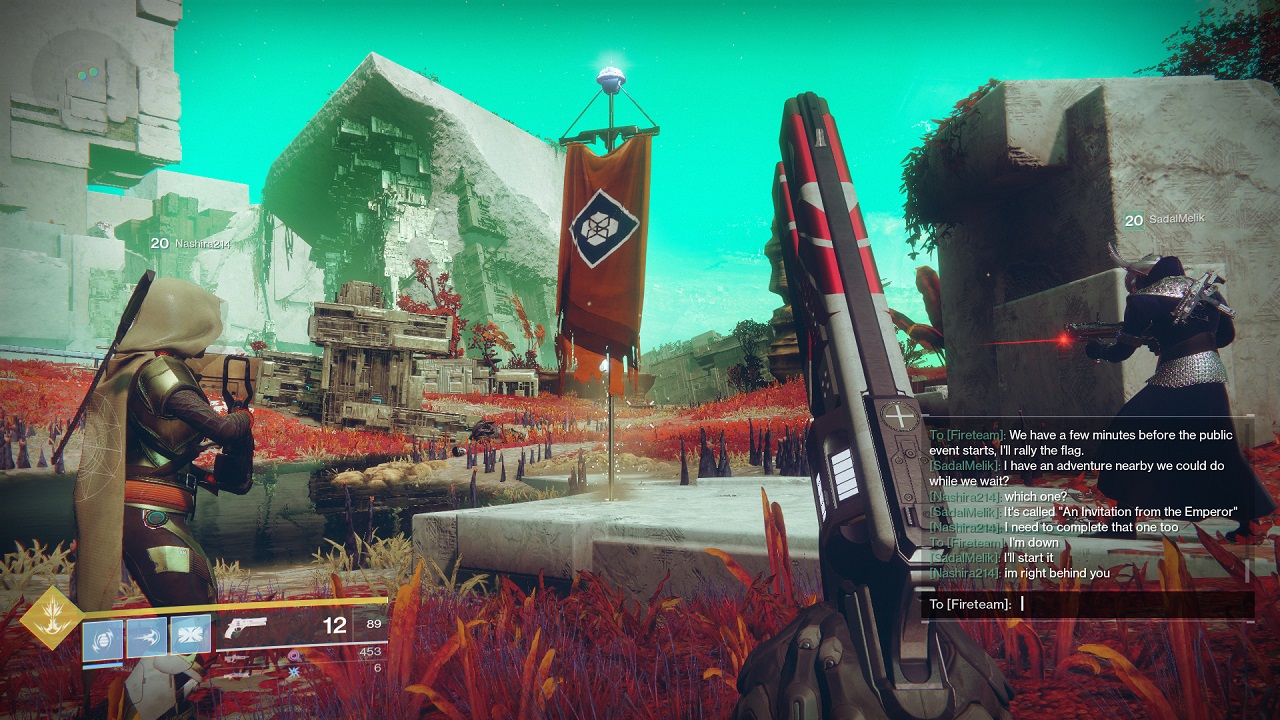Click Nashira214's "which one?" chat message
1280x720 pixels.
click(x=1035, y=497)
